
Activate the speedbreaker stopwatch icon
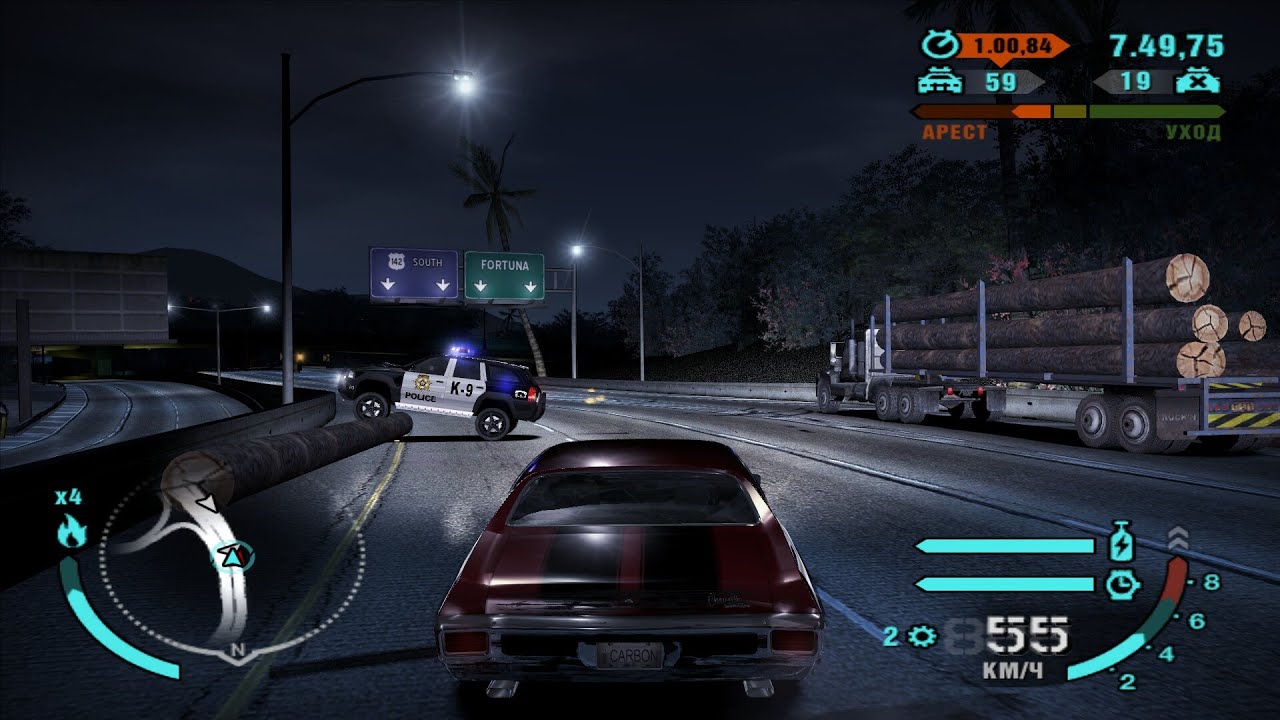pyautogui.click(x=1124, y=584)
